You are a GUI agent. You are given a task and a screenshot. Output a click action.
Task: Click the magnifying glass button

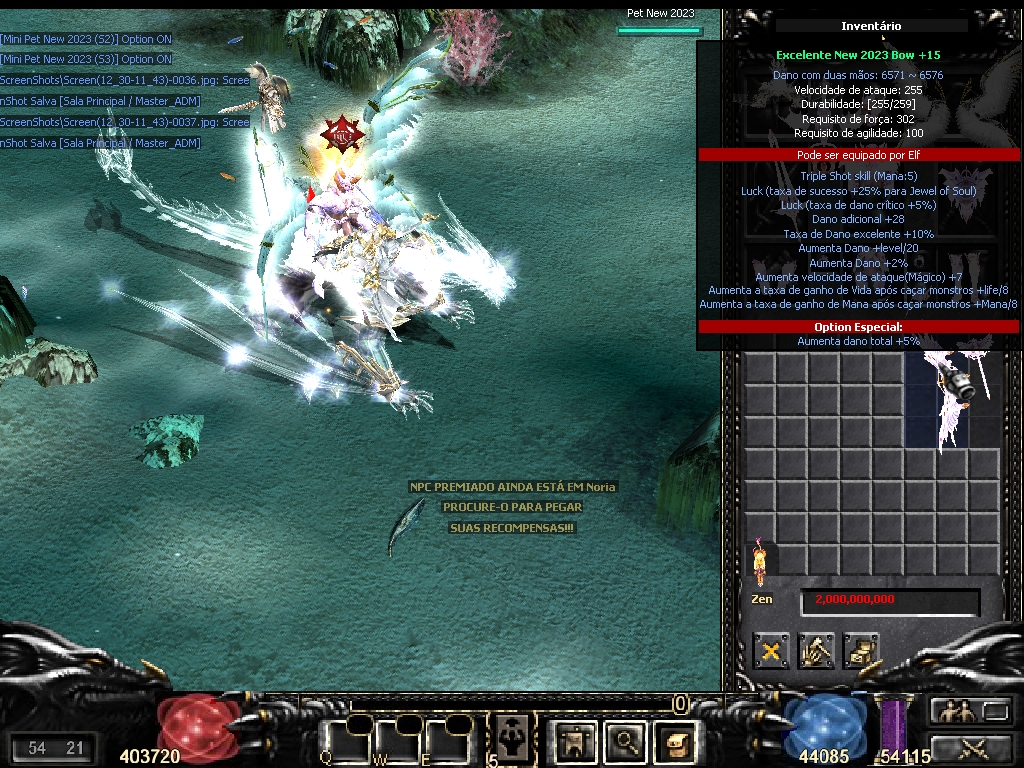point(626,741)
